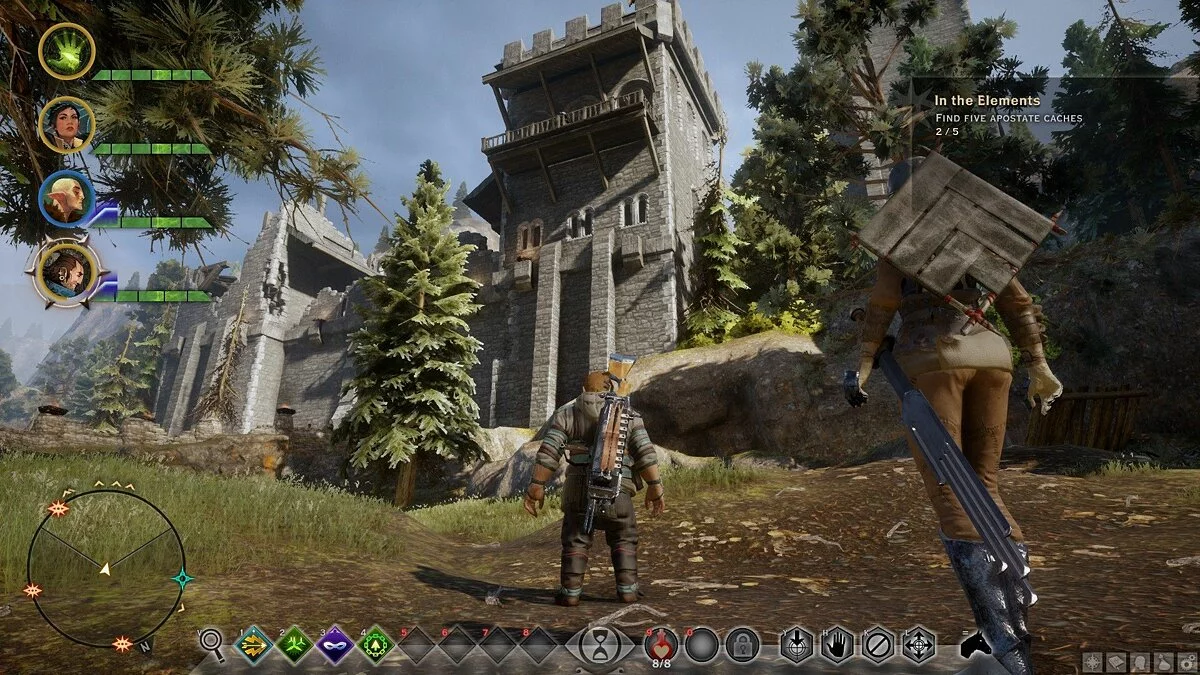
Task: Switch to the bald elf party member
Action: coord(66,199)
